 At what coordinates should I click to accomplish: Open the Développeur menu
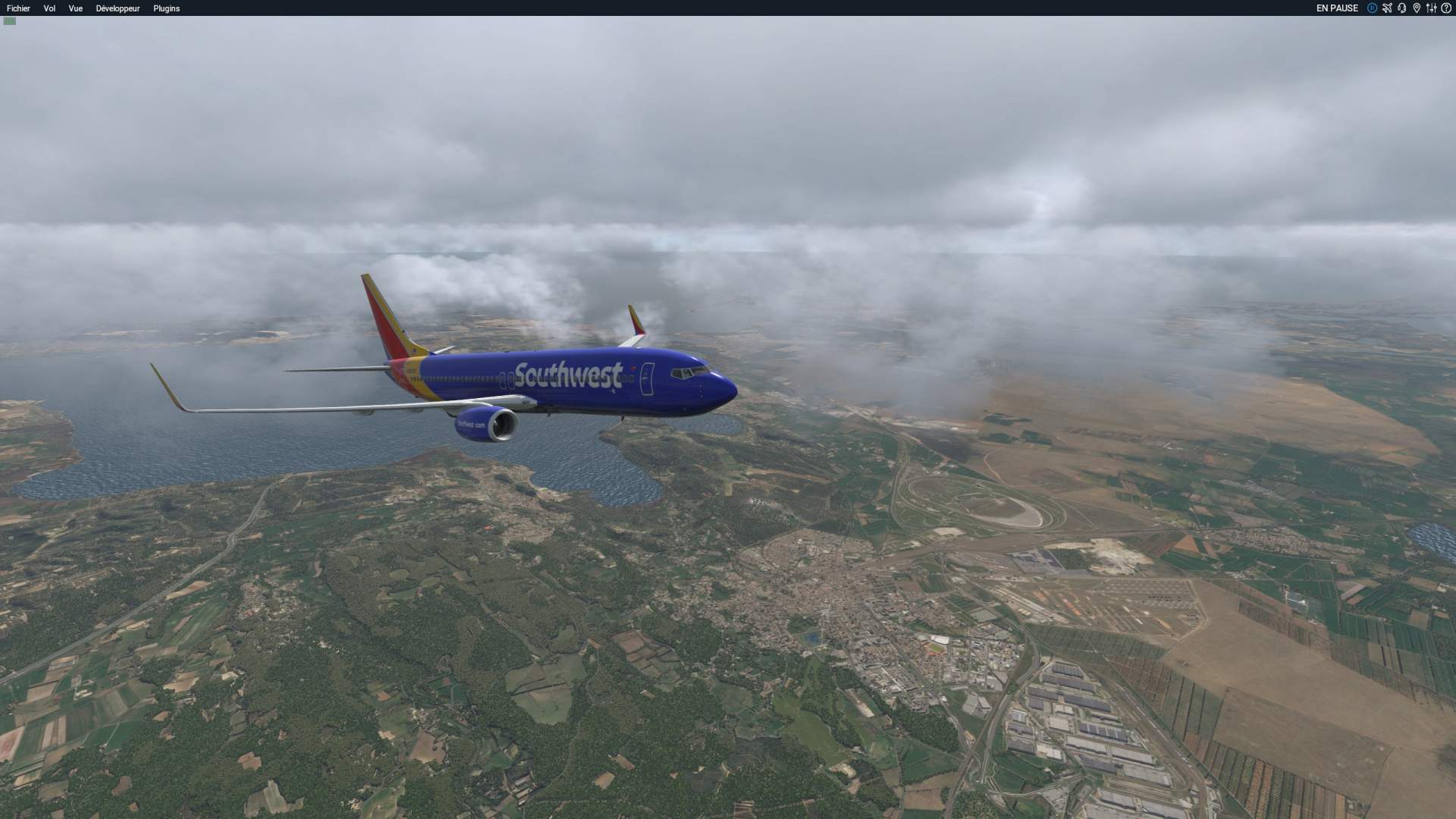tap(118, 8)
